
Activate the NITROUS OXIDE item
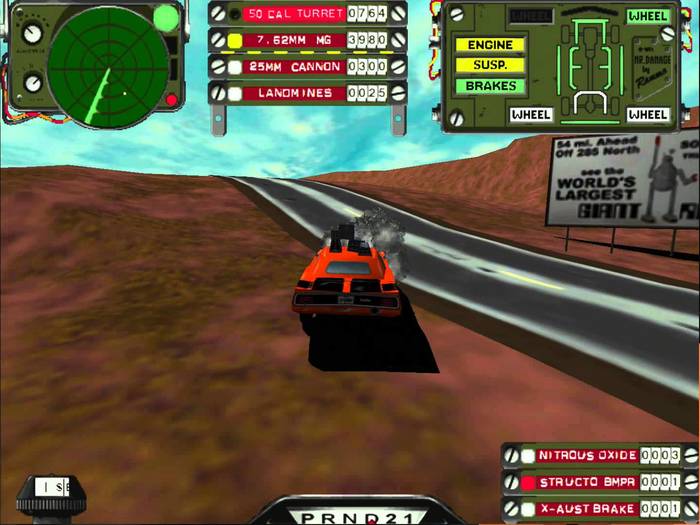tap(587, 456)
